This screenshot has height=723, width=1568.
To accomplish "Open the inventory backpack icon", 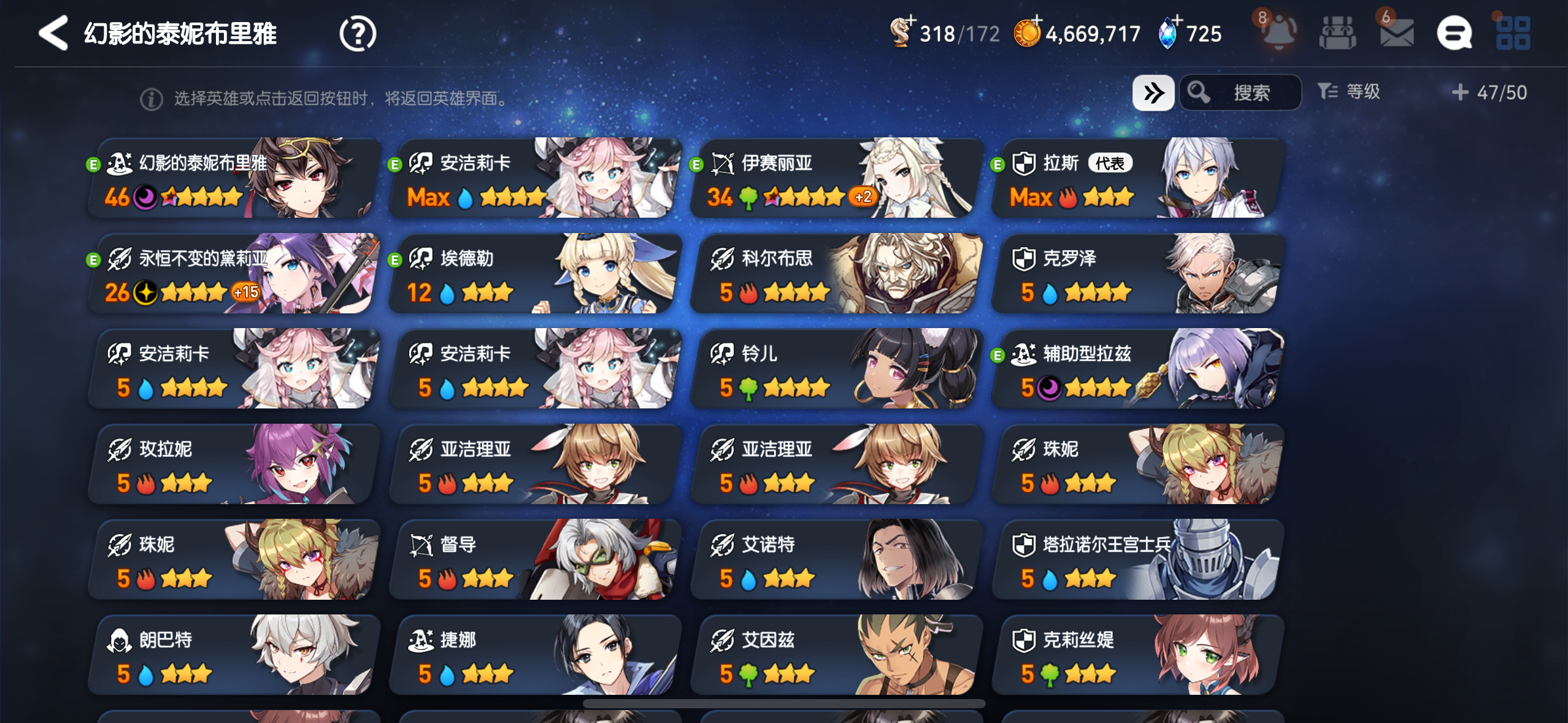I will 1337,33.
